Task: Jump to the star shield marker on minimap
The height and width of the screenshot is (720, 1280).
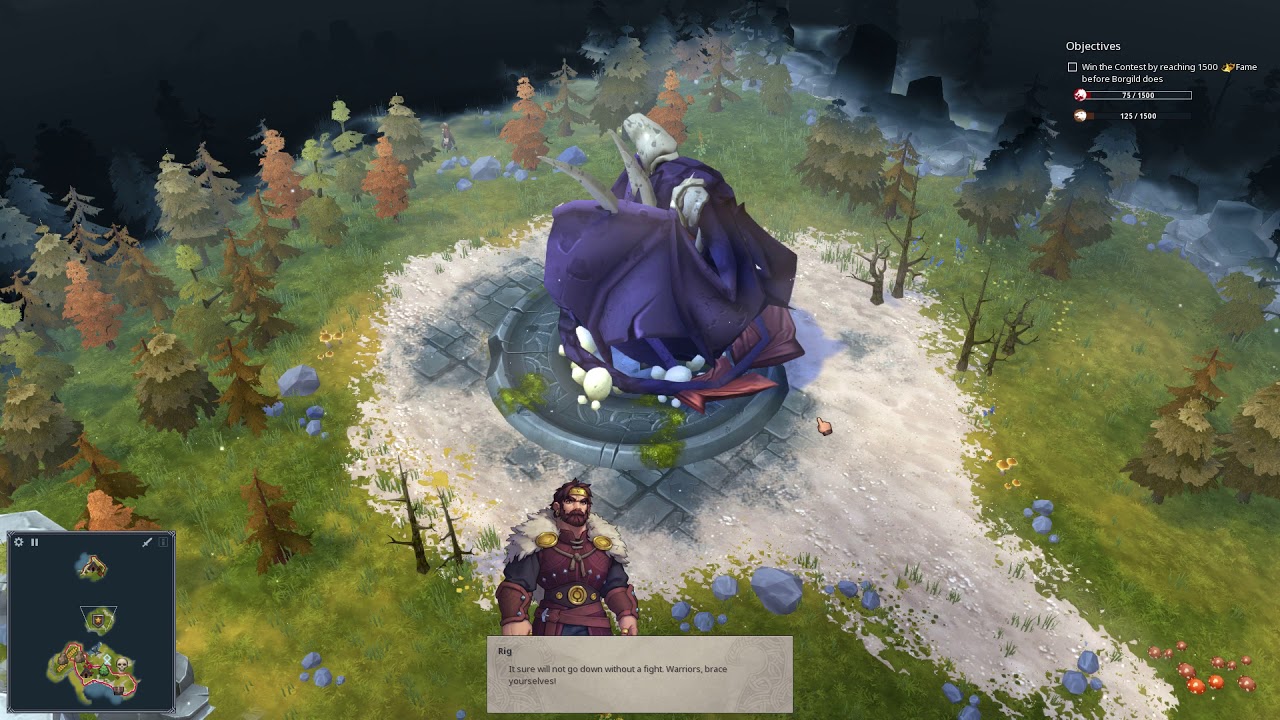Action: 98,621
